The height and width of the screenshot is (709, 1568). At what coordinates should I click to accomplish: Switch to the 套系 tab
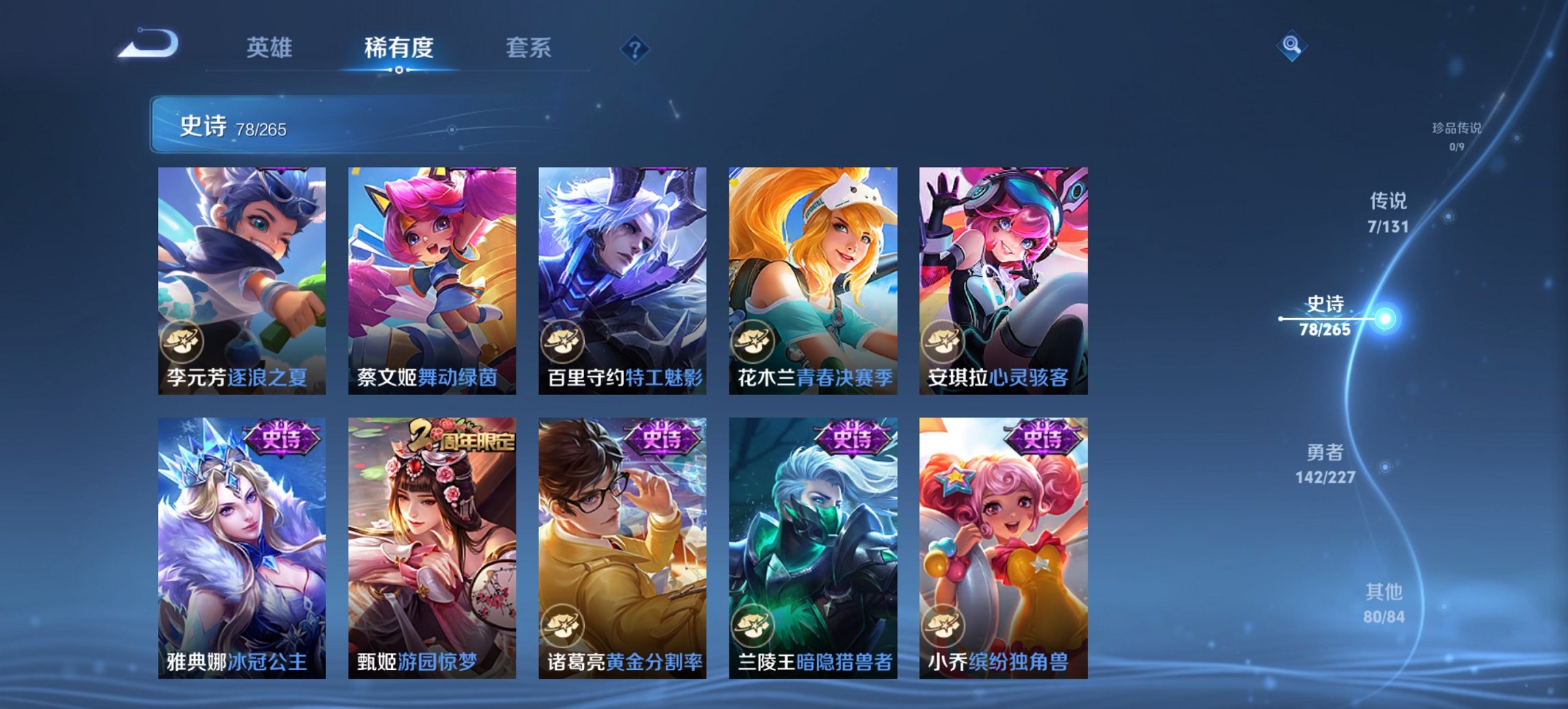point(529,49)
